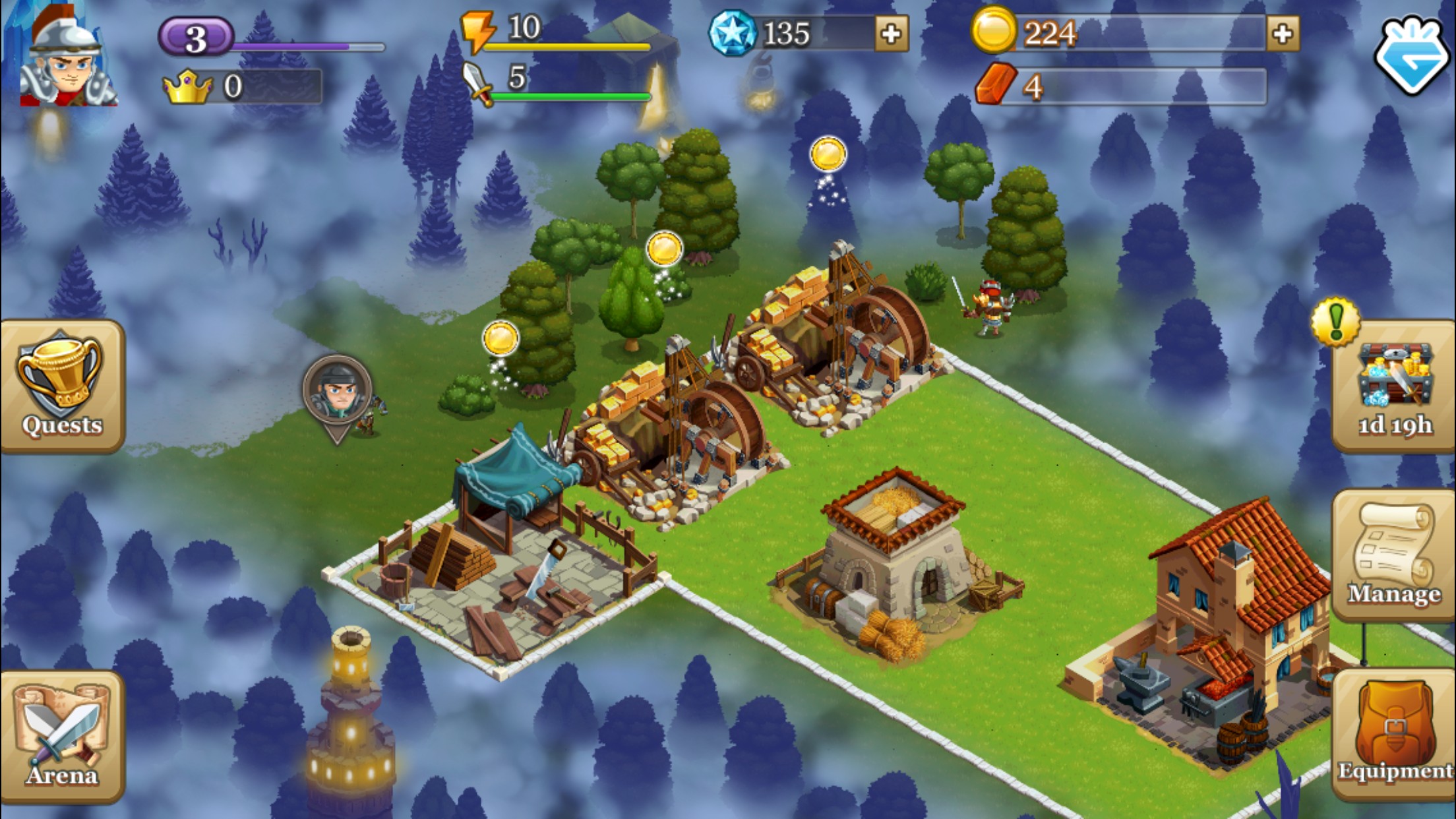
Task: Add more blue star gems
Action: [891, 34]
